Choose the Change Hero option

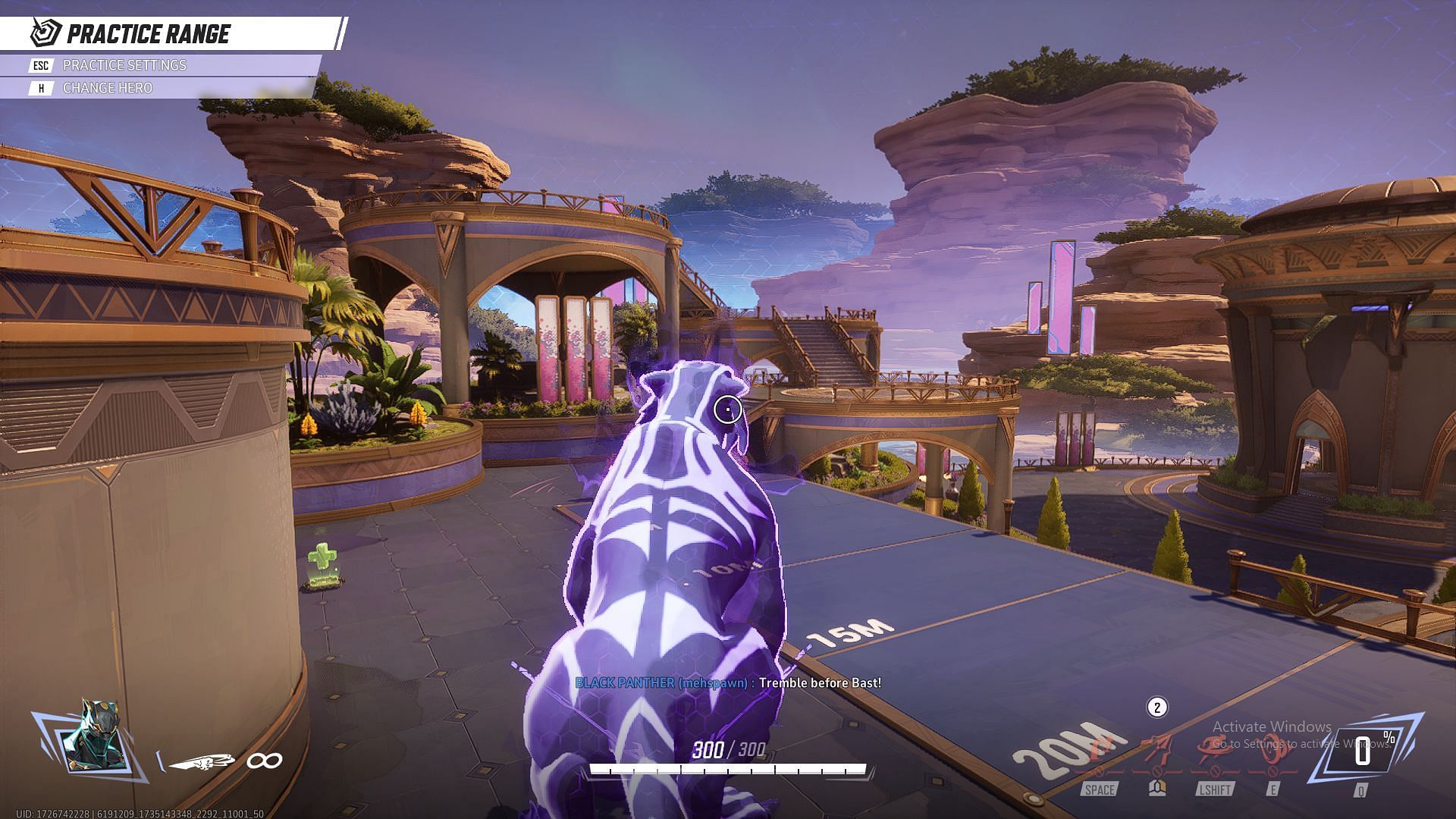[x=107, y=88]
